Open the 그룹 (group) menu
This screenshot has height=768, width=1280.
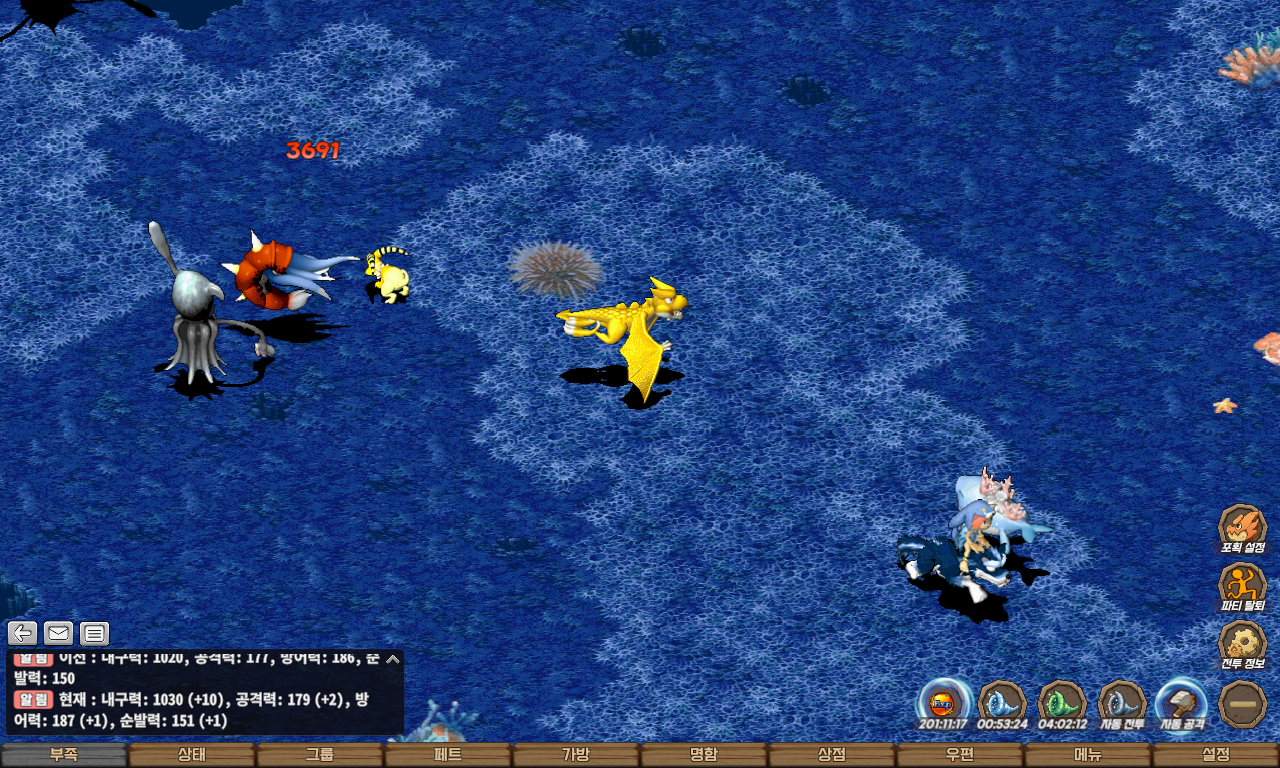320,755
